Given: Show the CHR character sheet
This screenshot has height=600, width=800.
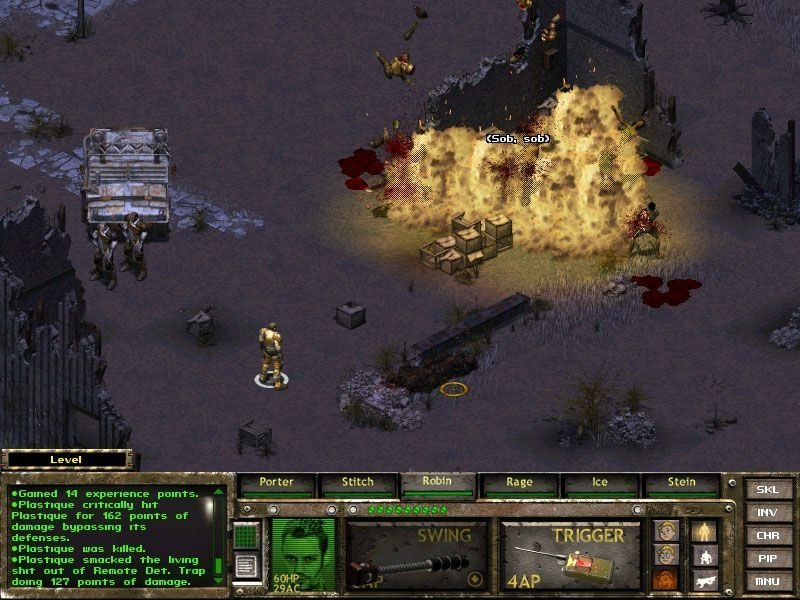Looking at the screenshot, I should tap(768, 536).
